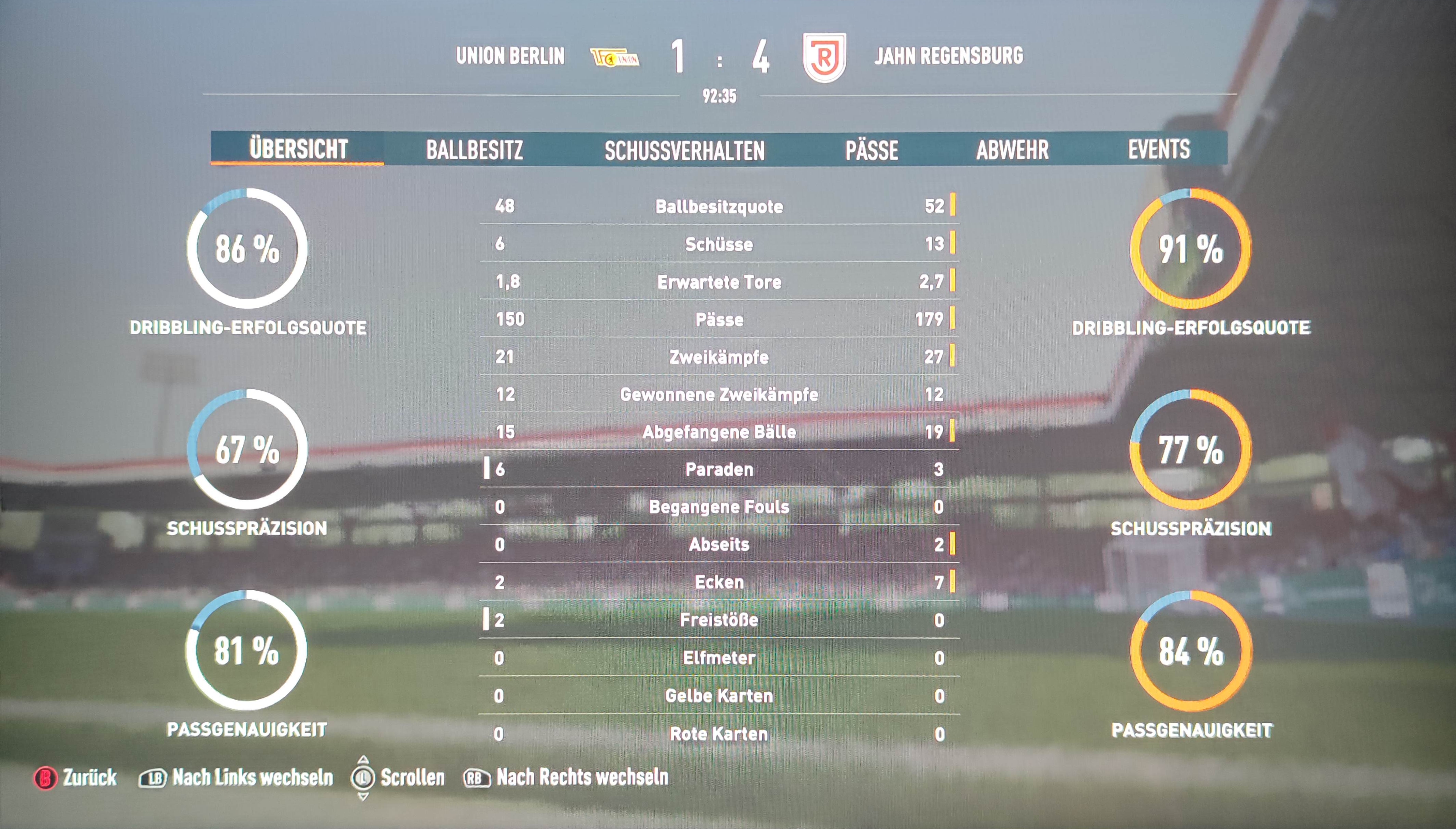Screen dimensions: 1456x829
Task: View the Events tab
Action: (x=1159, y=149)
